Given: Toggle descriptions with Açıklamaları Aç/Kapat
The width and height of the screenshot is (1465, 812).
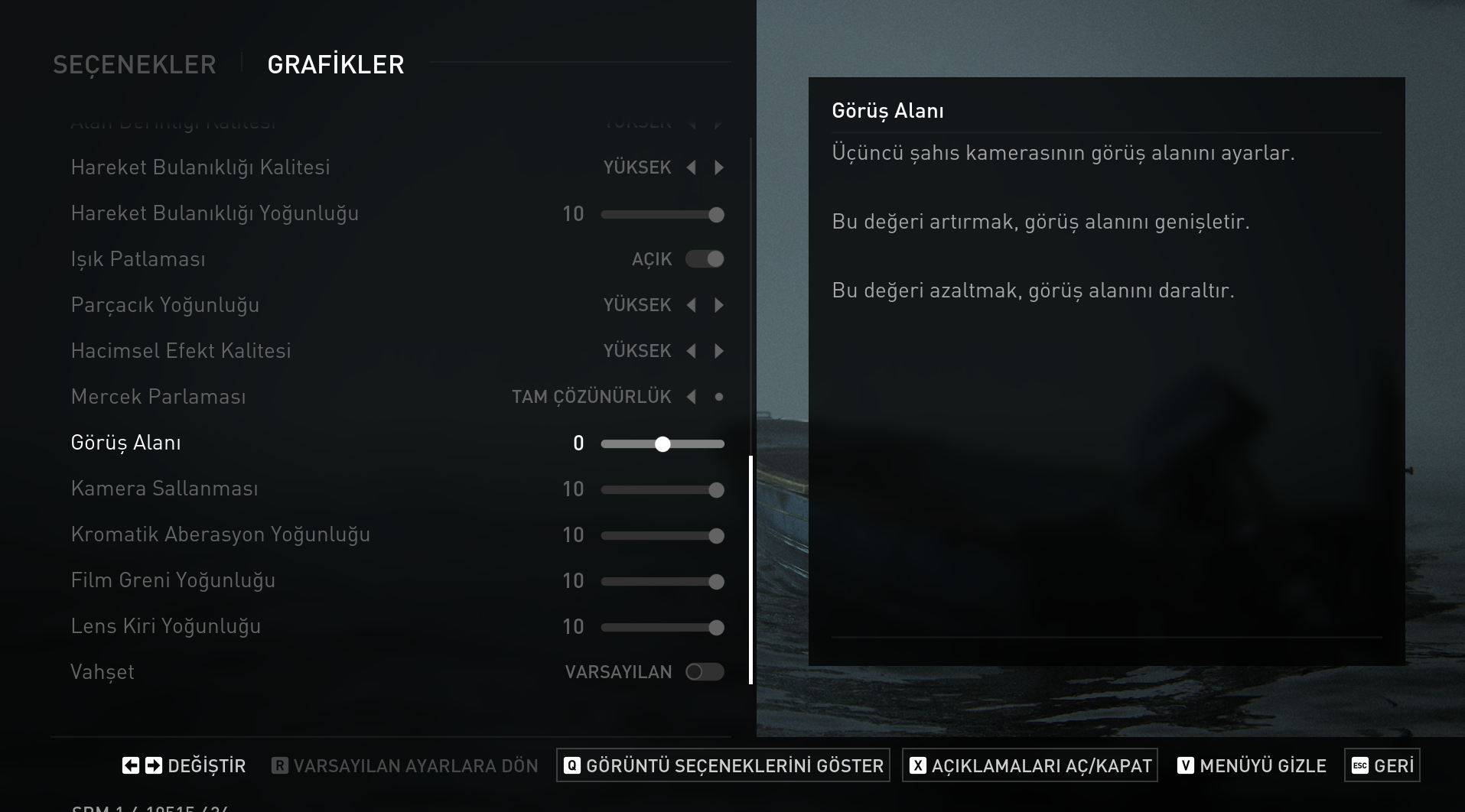Looking at the screenshot, I should (x=1030, y=765).
